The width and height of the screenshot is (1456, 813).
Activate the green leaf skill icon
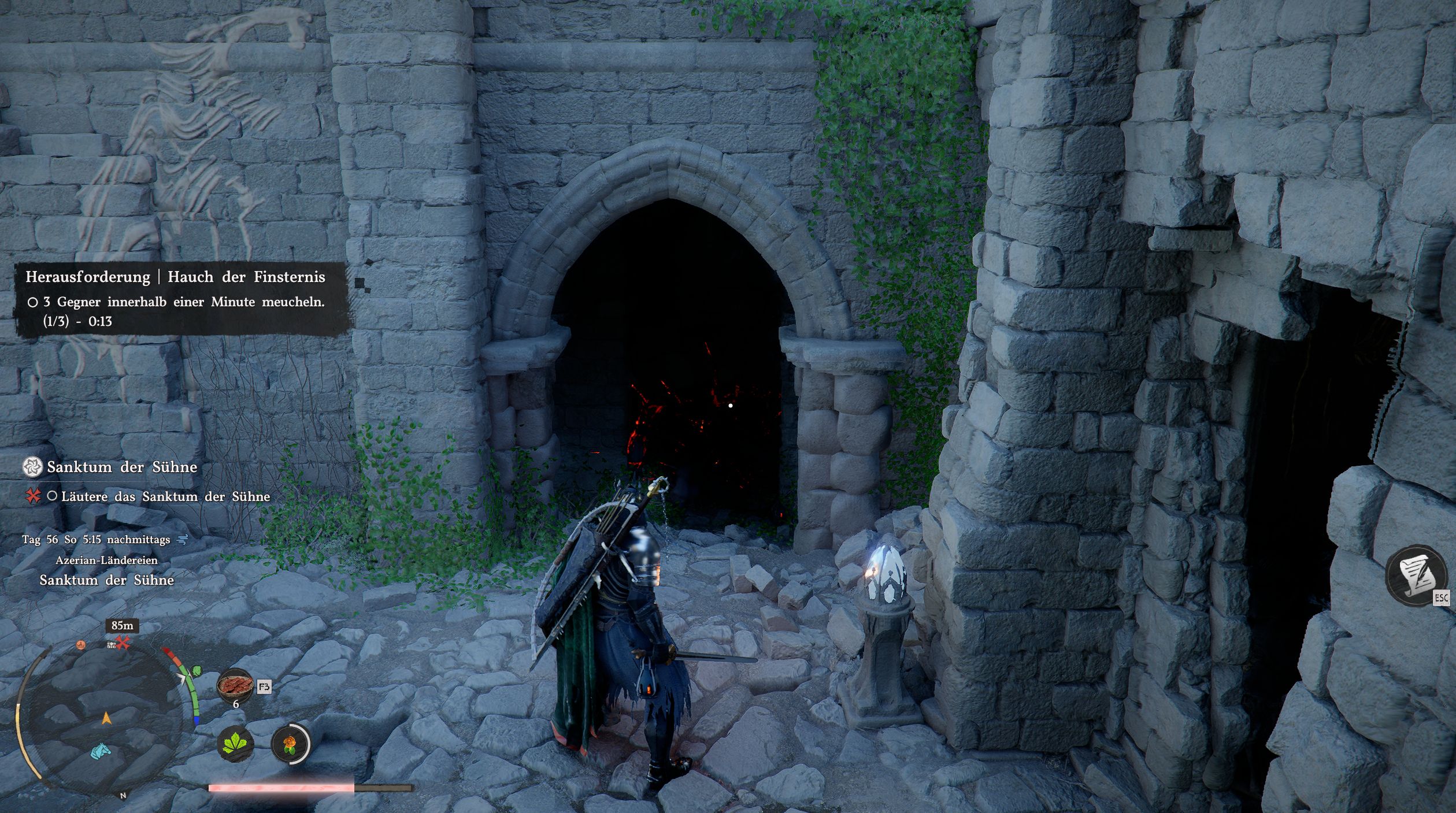[236, 743]
